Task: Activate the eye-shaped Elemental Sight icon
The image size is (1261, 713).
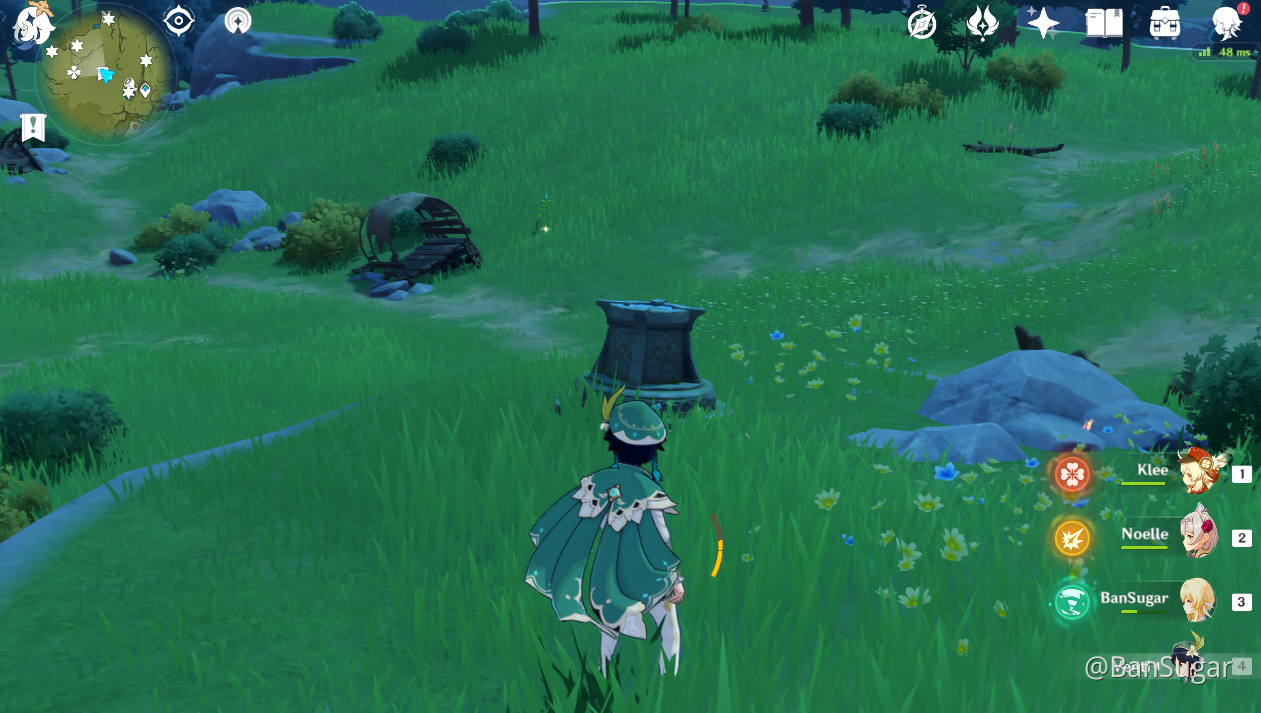Action: point(179,20)
